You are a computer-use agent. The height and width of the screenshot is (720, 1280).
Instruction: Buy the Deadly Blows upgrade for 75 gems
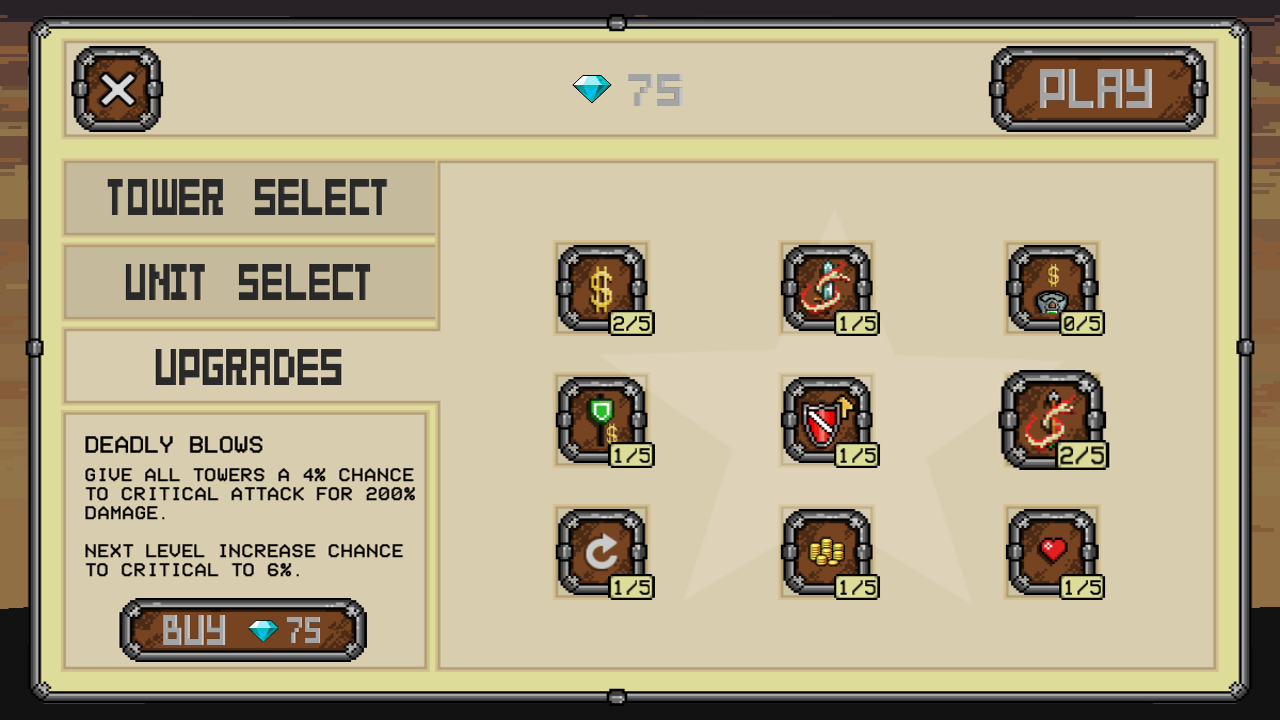point(243,629)
